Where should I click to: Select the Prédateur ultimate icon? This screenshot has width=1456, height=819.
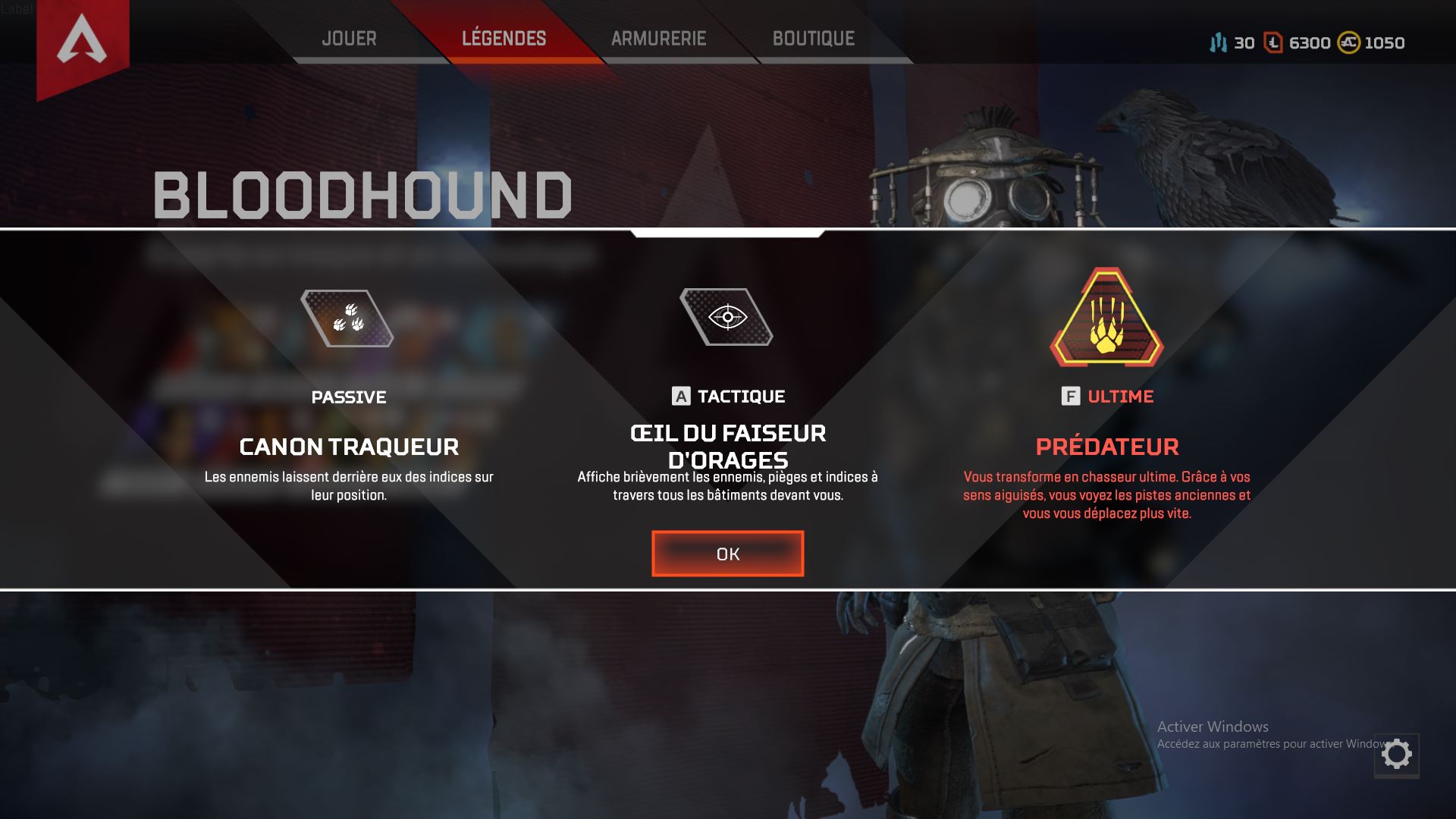1106,318
